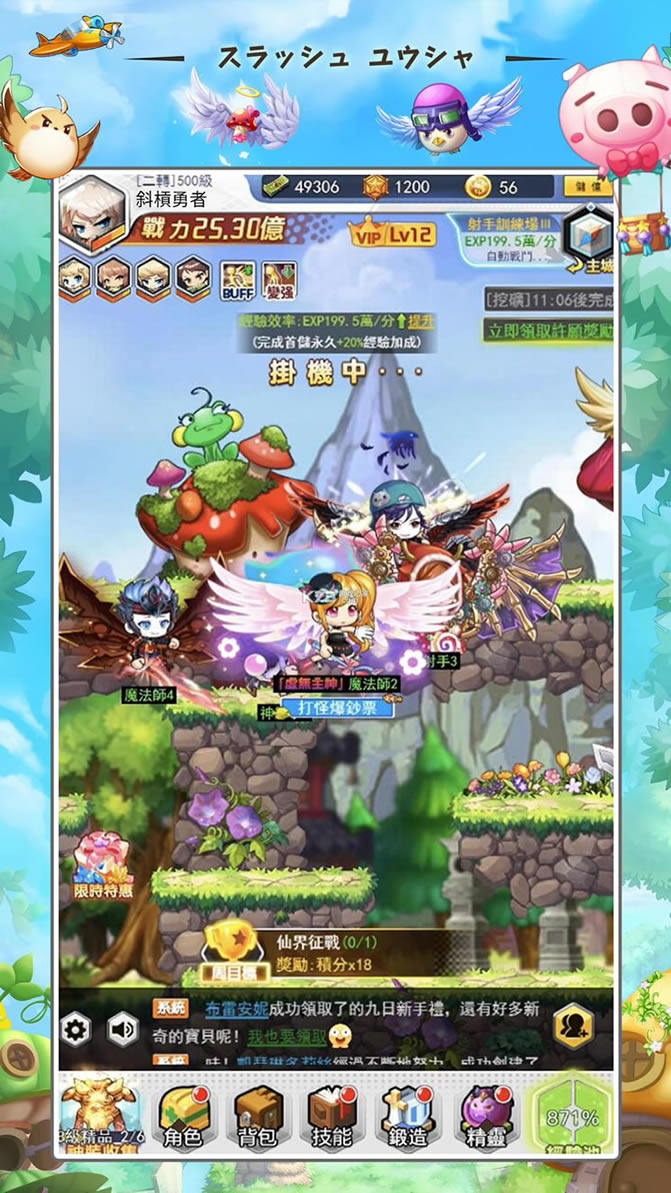The width and height of the screenshot is (671, 1193).
Task: Open the 限時特惠 limited-time offer
Action: click(x=103, y=866)
